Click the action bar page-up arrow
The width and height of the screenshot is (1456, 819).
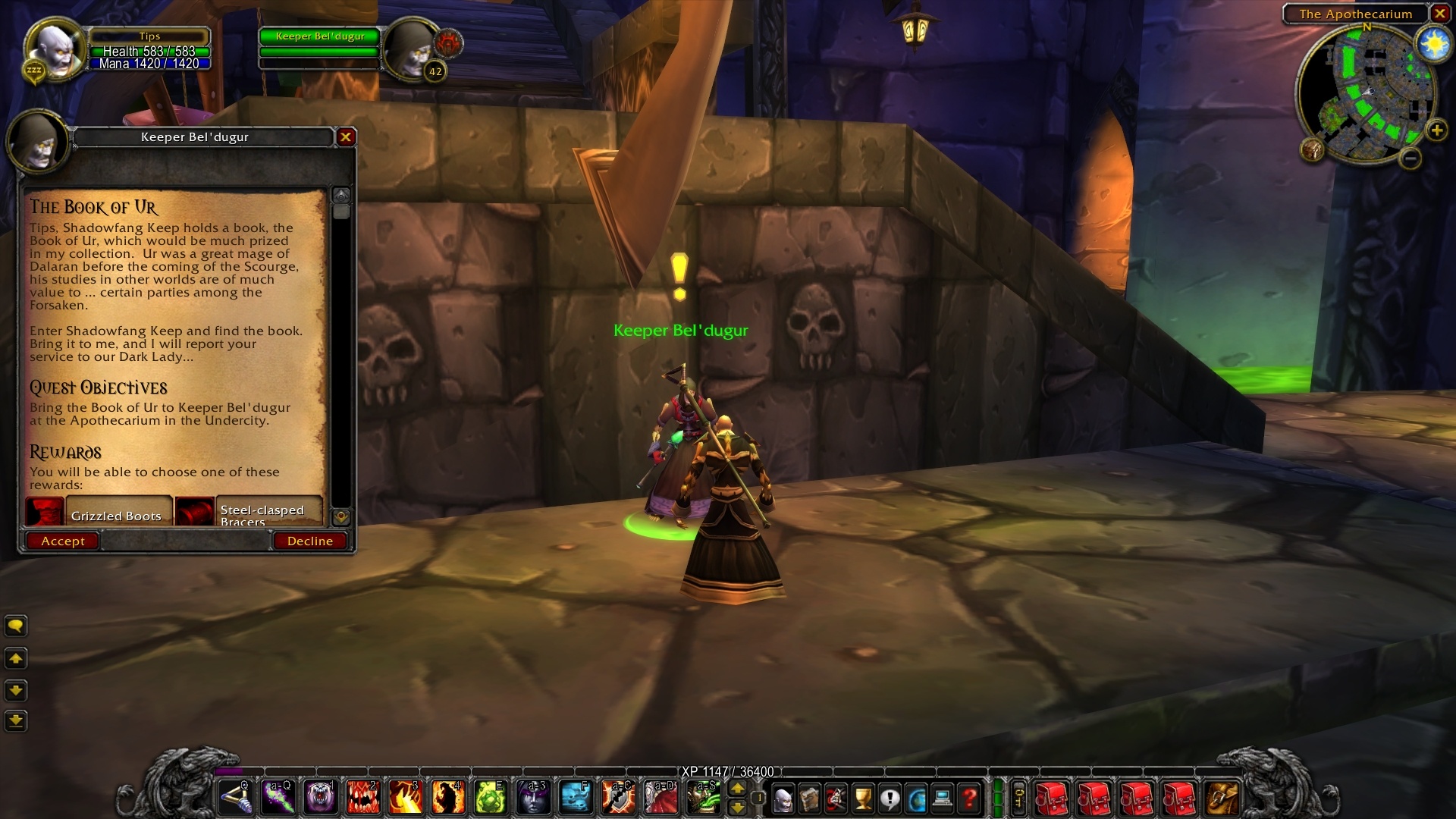pyautogui.click(x=739, y=789)
